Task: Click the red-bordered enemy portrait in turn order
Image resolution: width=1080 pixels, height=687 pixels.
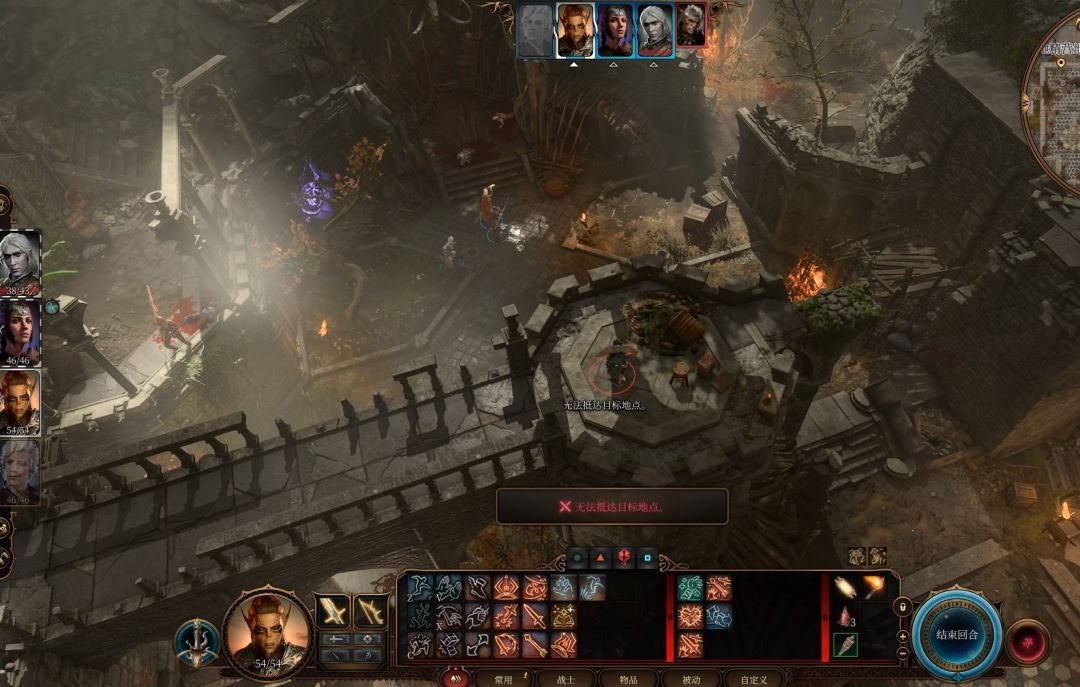Action: coord(692,26)
